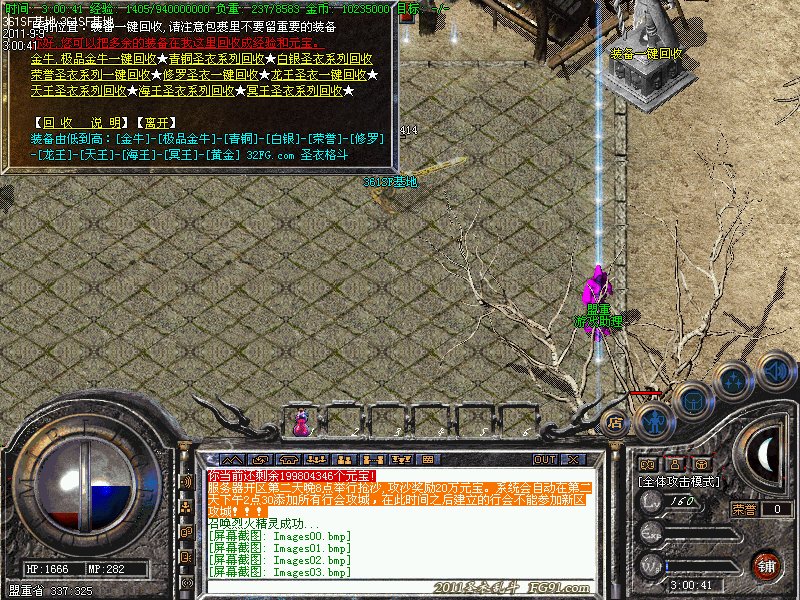Viewport: 800px width, 600px height.
Task: Open the 店 shop round button
Action: click(x=614, y=424)
